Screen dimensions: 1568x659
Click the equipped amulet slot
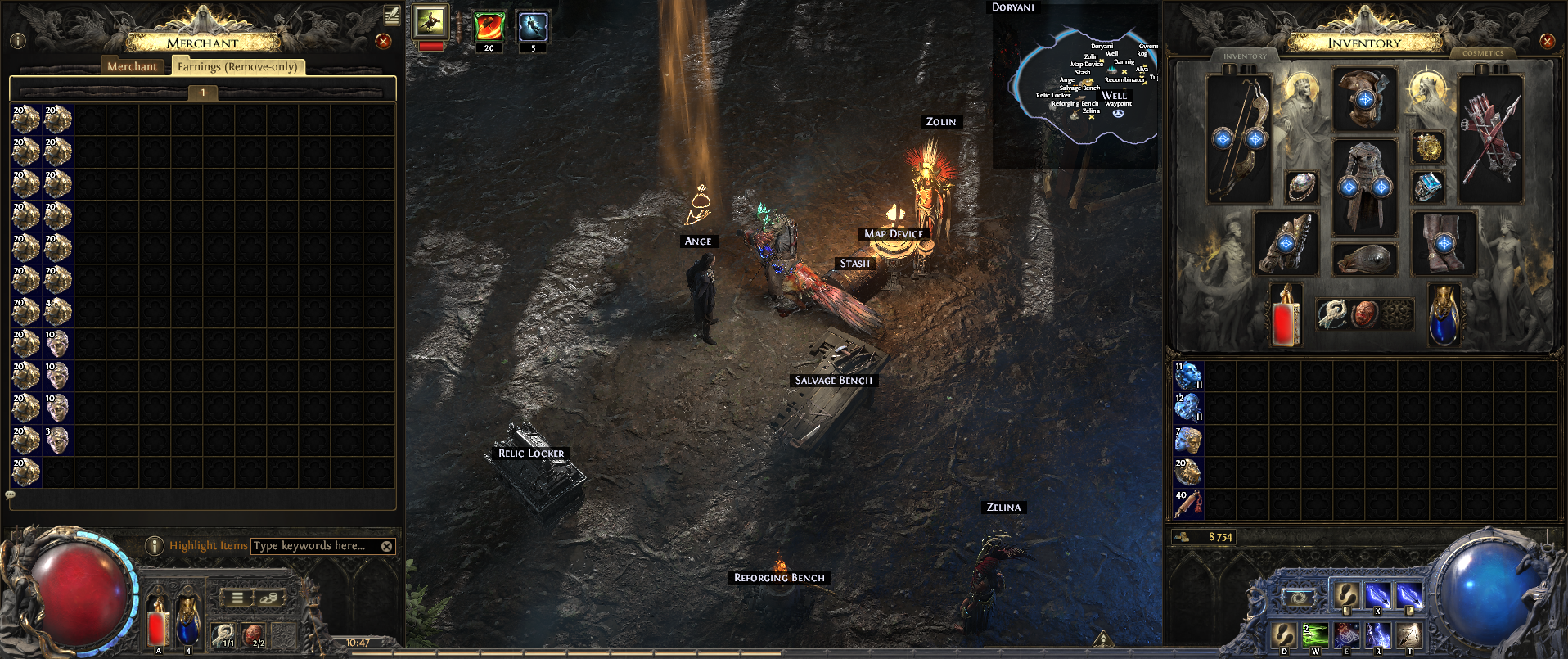click(x=1428, y=147)
